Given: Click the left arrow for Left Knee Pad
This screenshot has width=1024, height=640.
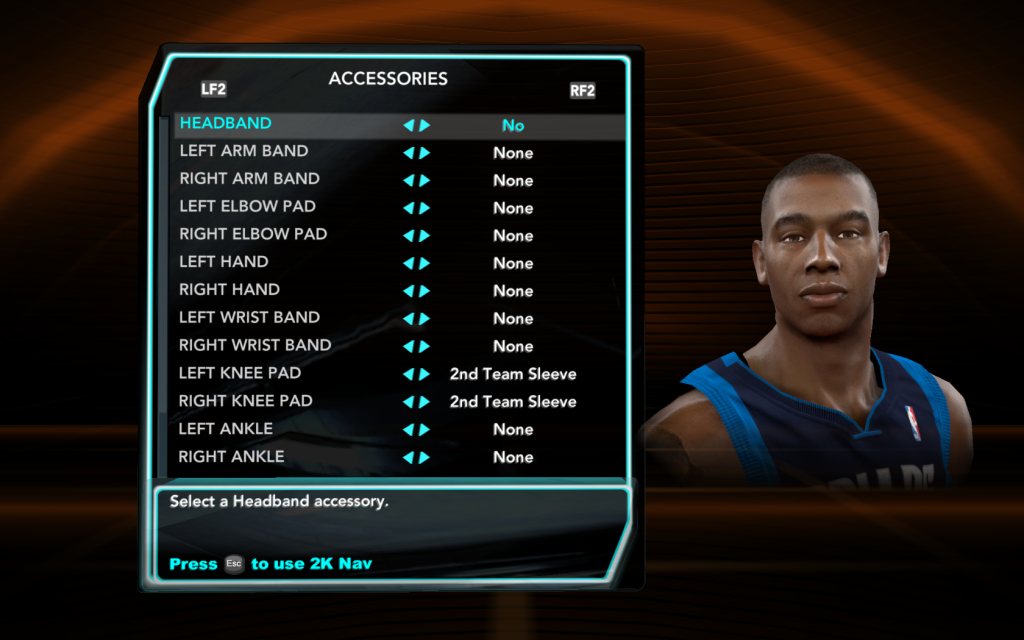Looking at the screenshot, I should 408,374.
